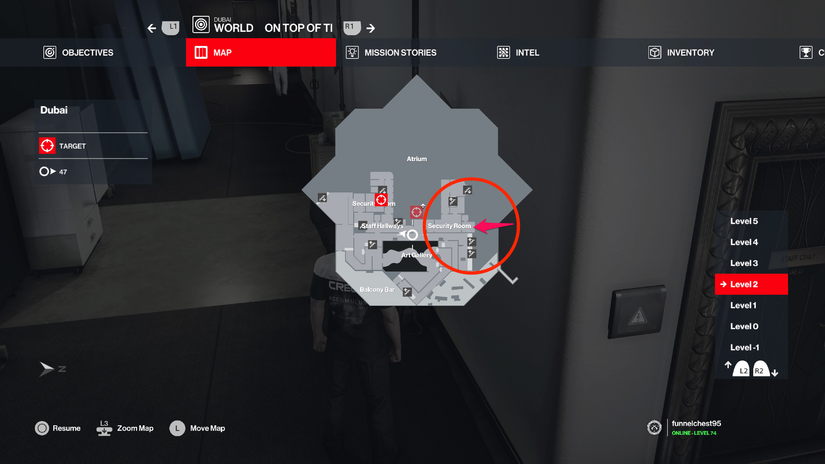Choose Level 0 floor map

point(744,326)
